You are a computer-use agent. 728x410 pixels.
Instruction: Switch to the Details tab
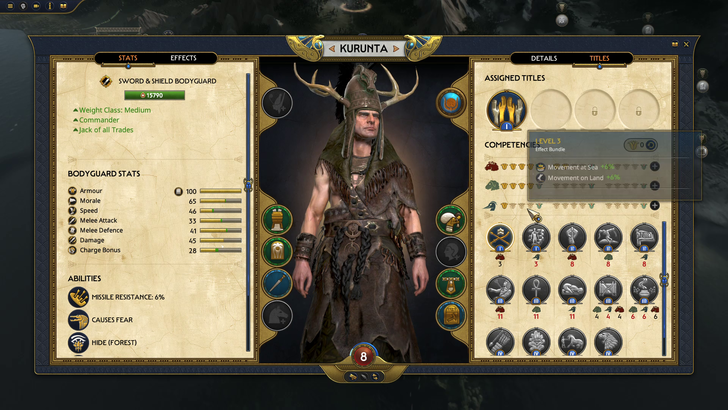coord(544,59)
